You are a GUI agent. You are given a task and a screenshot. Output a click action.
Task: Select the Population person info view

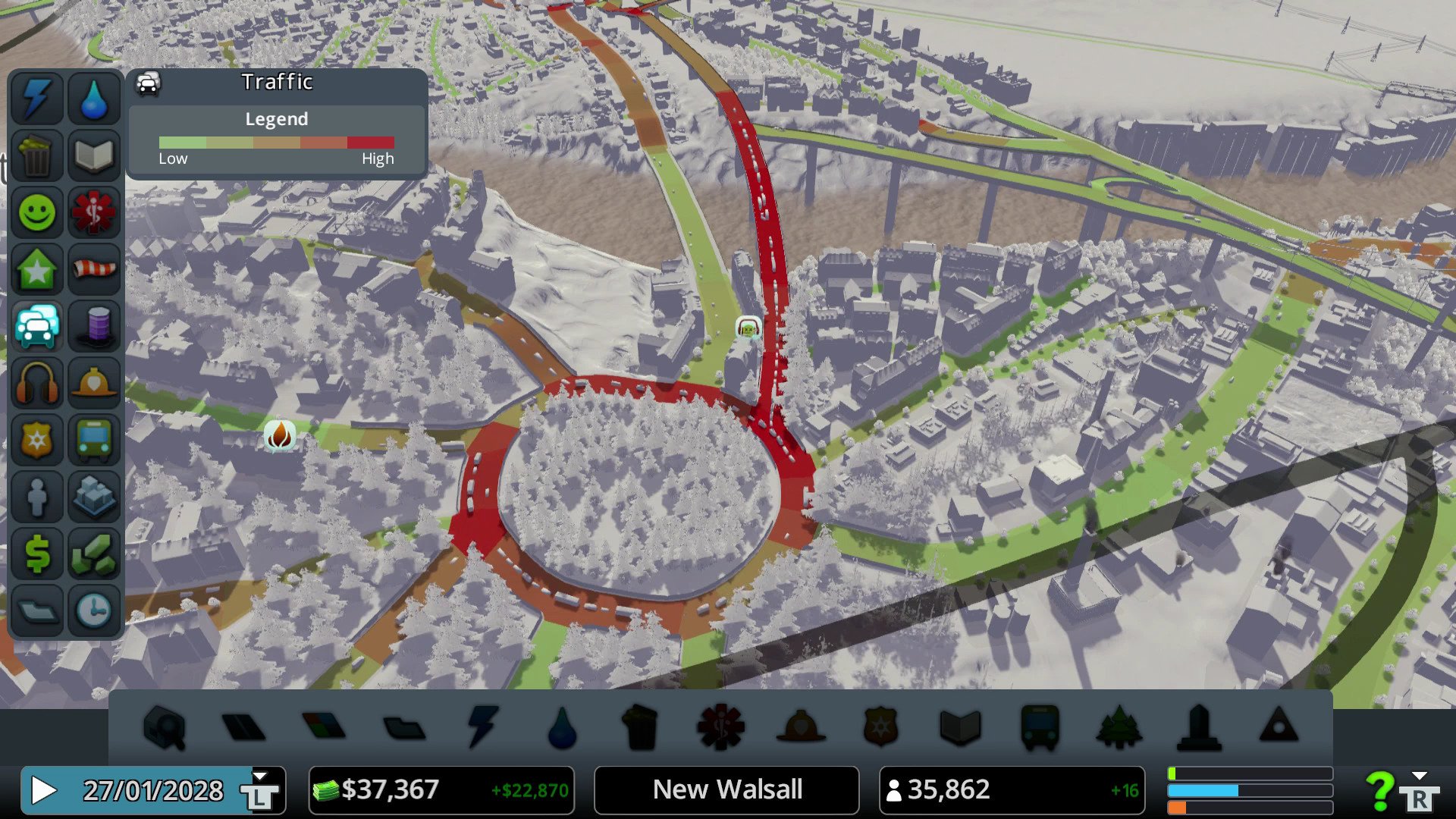click(x=36, y=497)
